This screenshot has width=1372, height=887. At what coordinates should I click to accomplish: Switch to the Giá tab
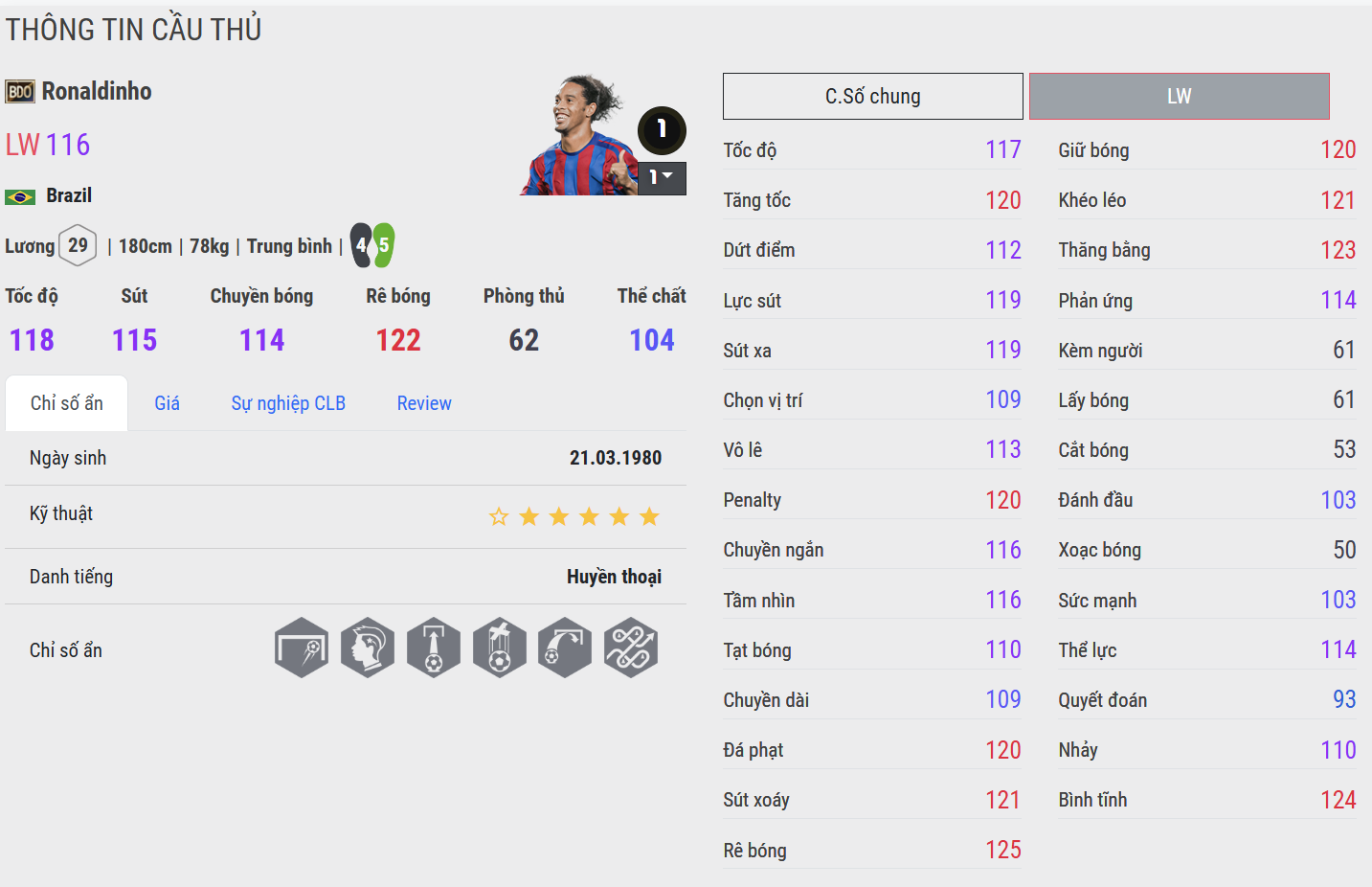[167, 403]
